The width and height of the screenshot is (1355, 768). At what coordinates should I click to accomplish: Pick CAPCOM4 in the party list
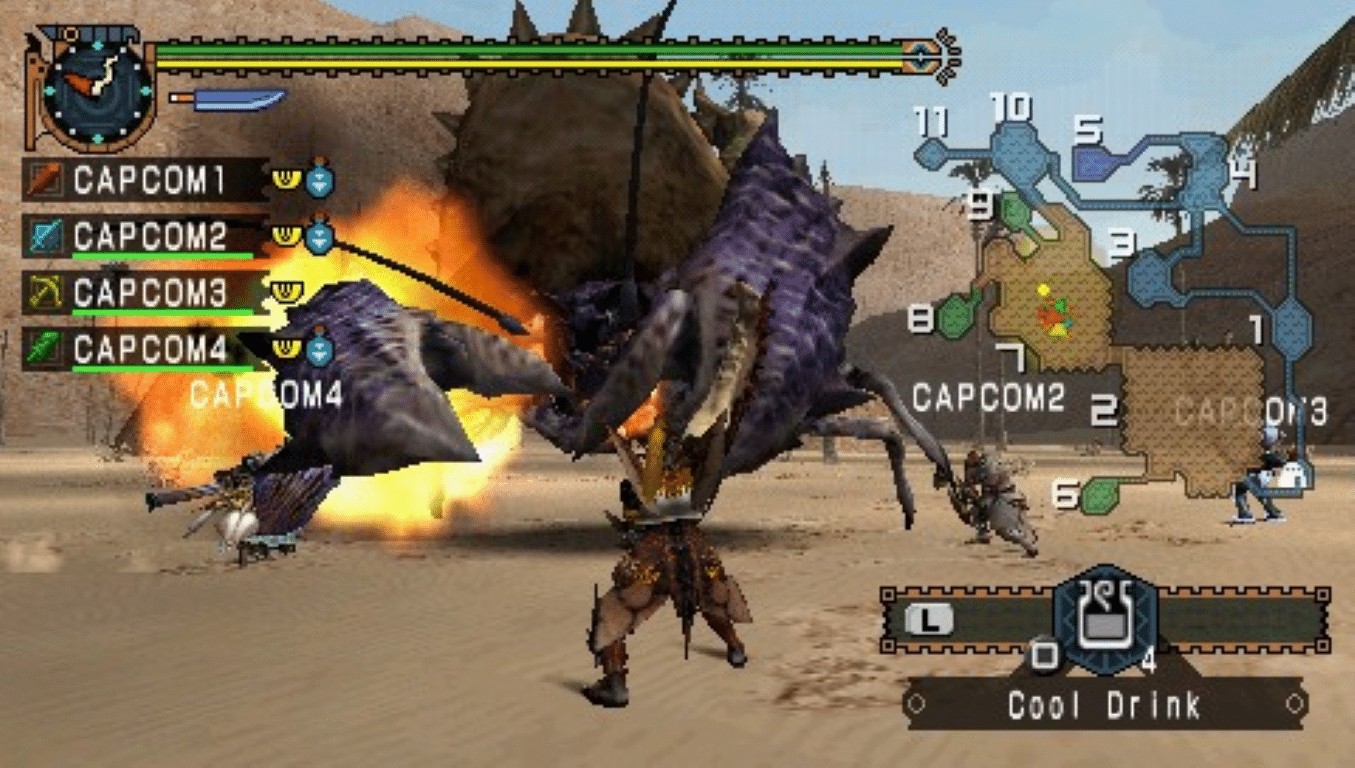pyautogui.click(x=148, y=349)
